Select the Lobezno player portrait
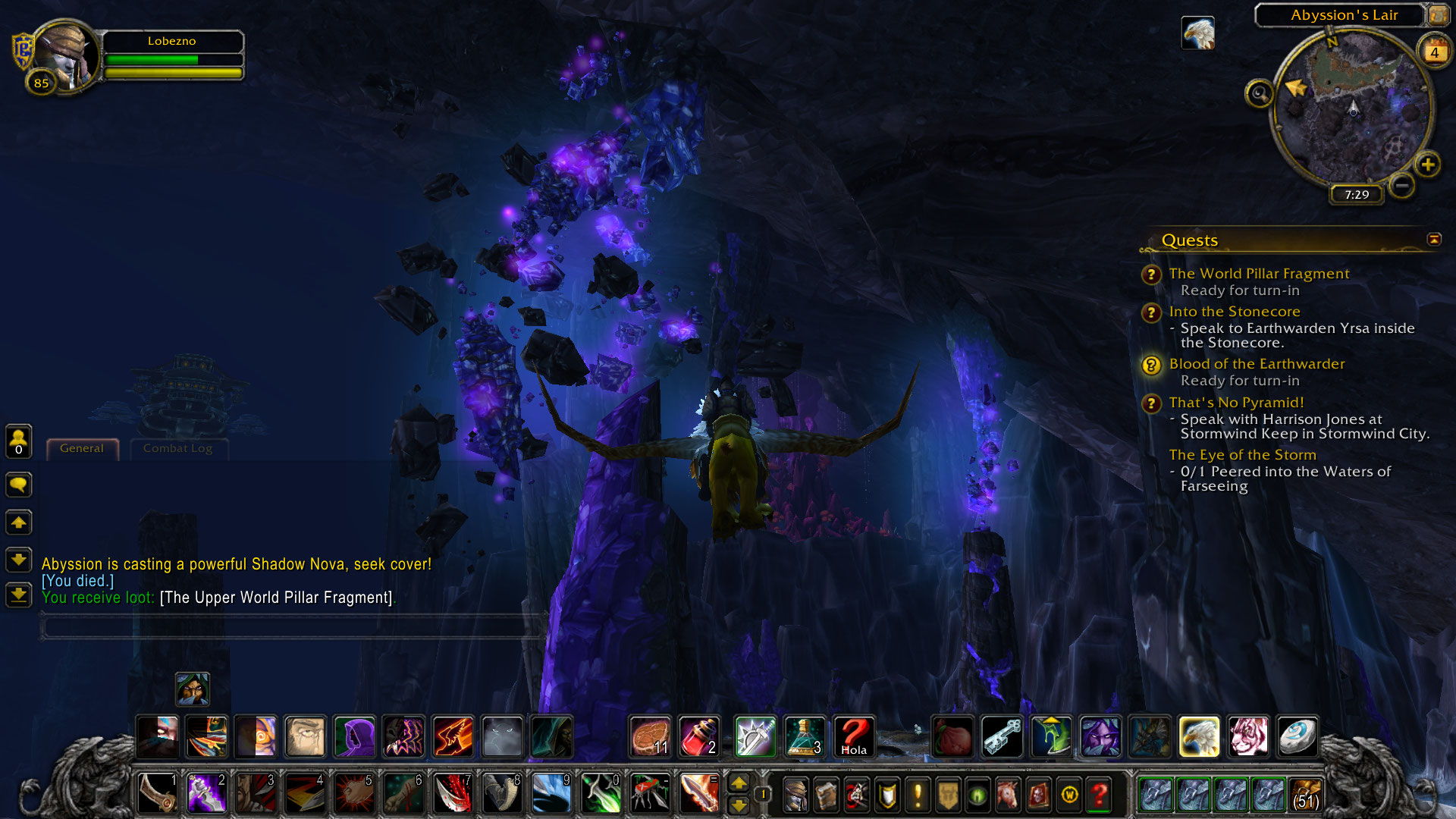 point(67,57)
